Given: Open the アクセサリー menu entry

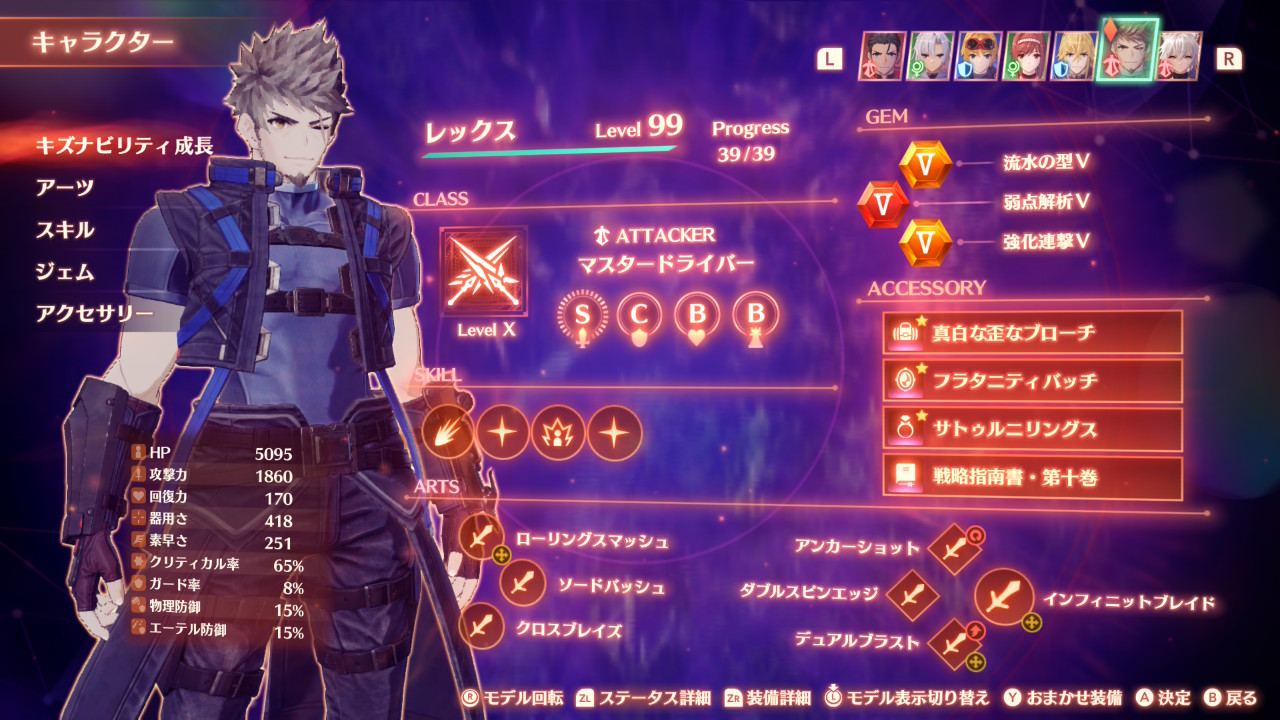Looking at the screenshot, I should click(x=94, y=314).
